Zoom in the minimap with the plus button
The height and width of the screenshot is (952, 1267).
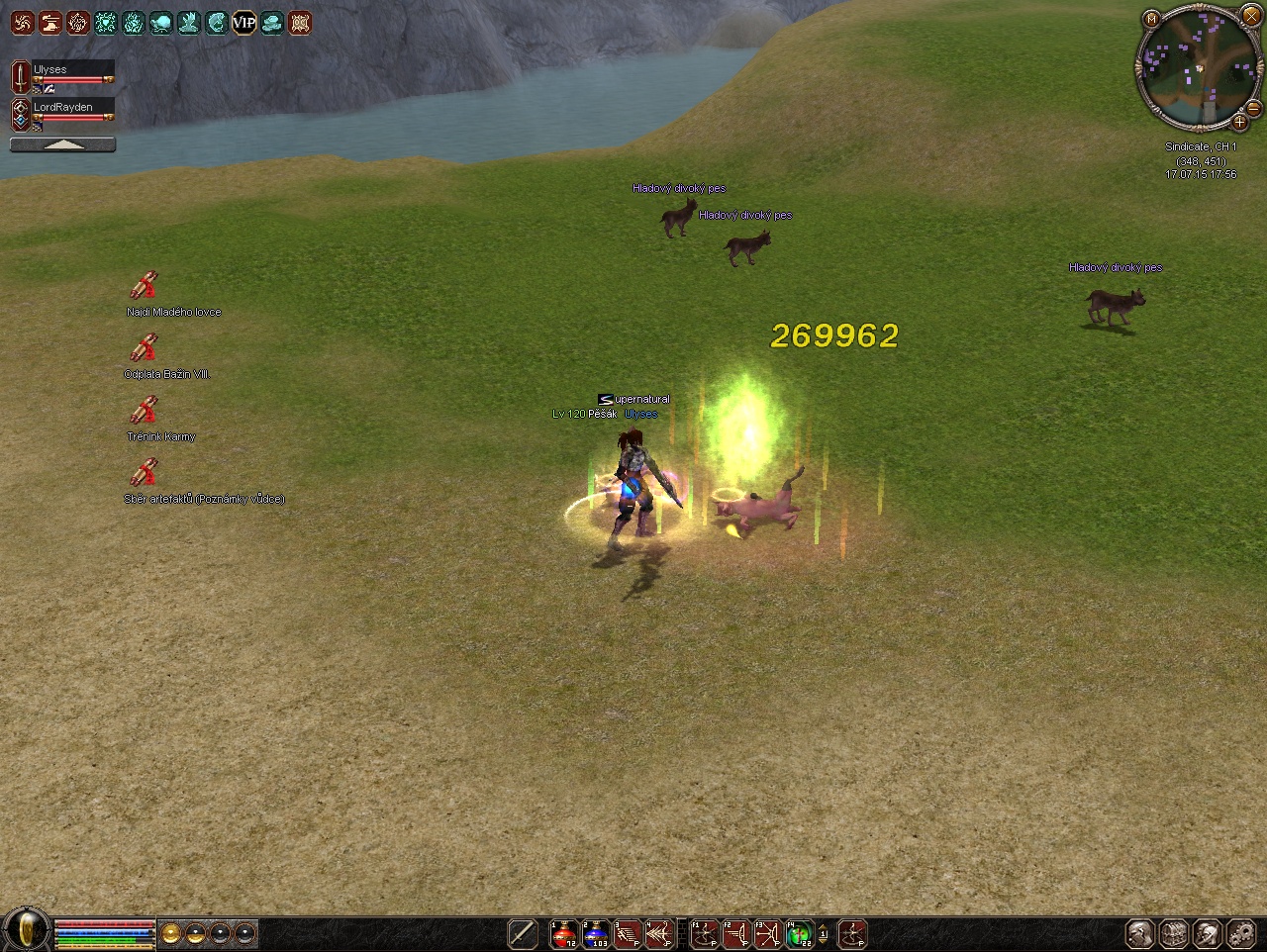(x=1238, y=123)
